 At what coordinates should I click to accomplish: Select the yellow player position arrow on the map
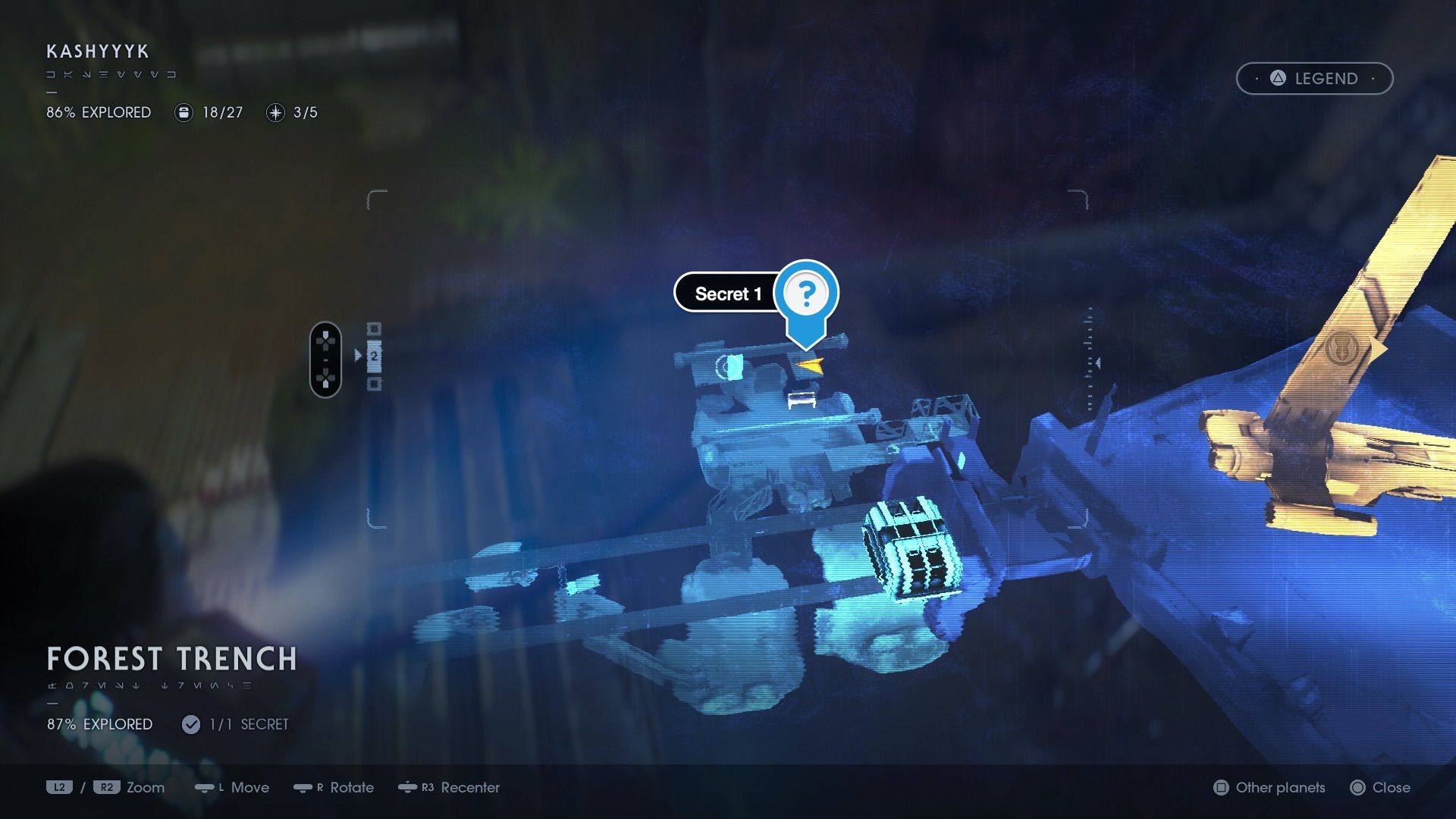[808, 366]
